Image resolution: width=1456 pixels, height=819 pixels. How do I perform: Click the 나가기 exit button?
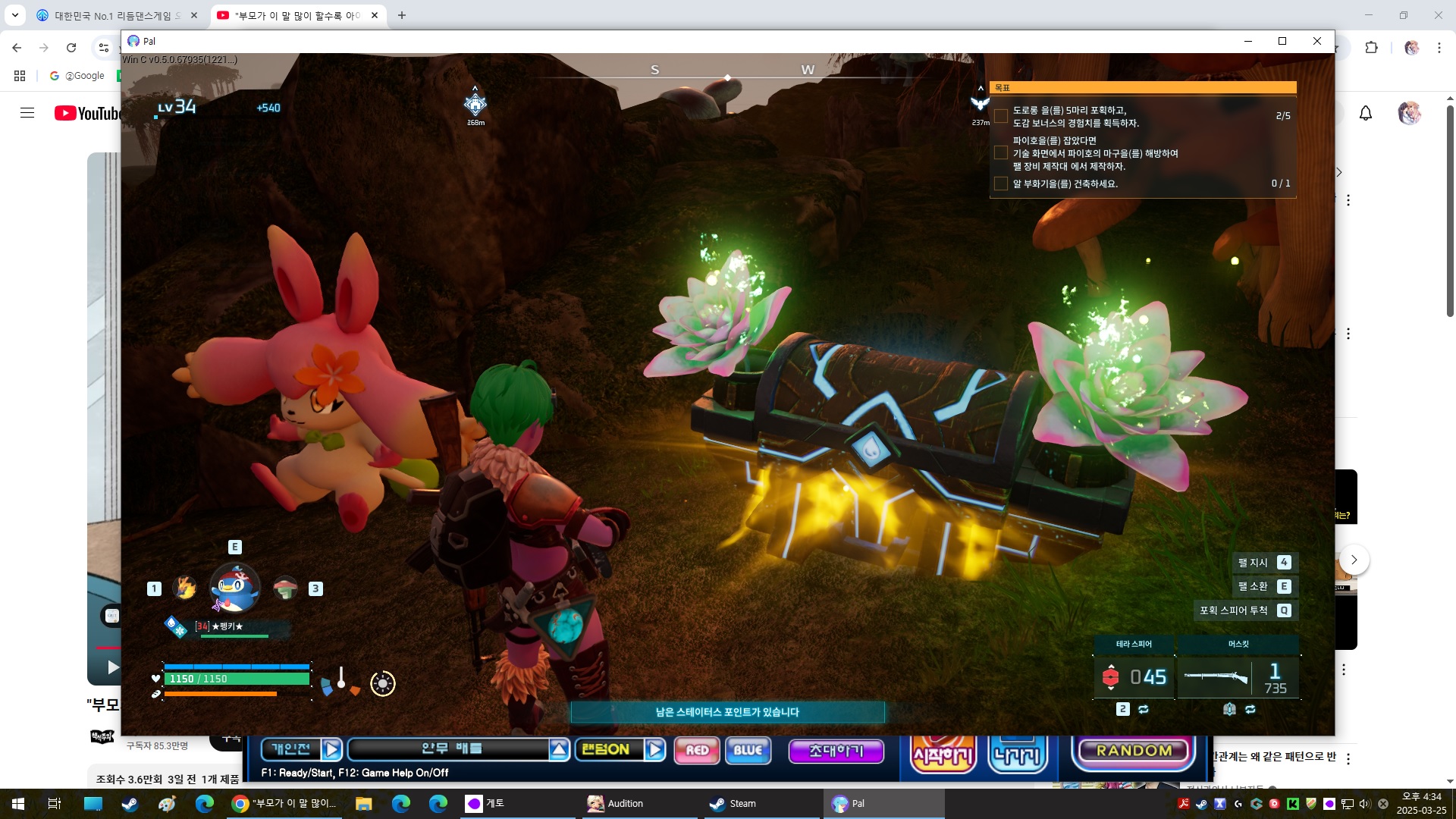point(1018,755)
